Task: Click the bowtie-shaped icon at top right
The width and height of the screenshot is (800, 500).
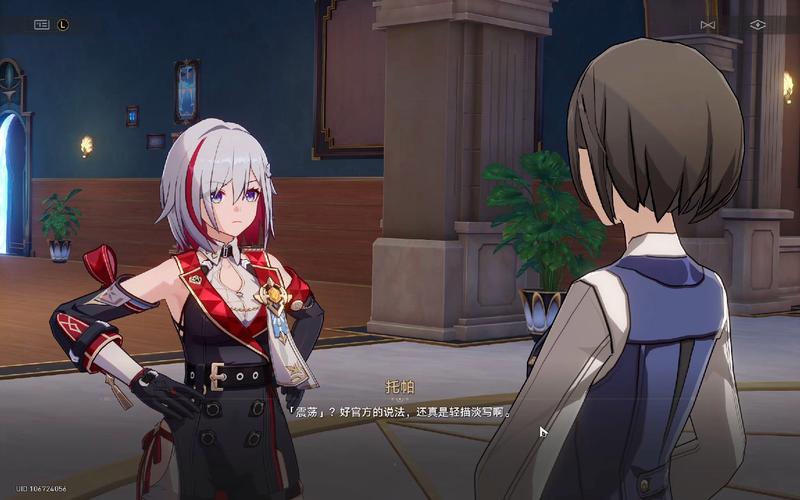Action: (x=708, y=25)
